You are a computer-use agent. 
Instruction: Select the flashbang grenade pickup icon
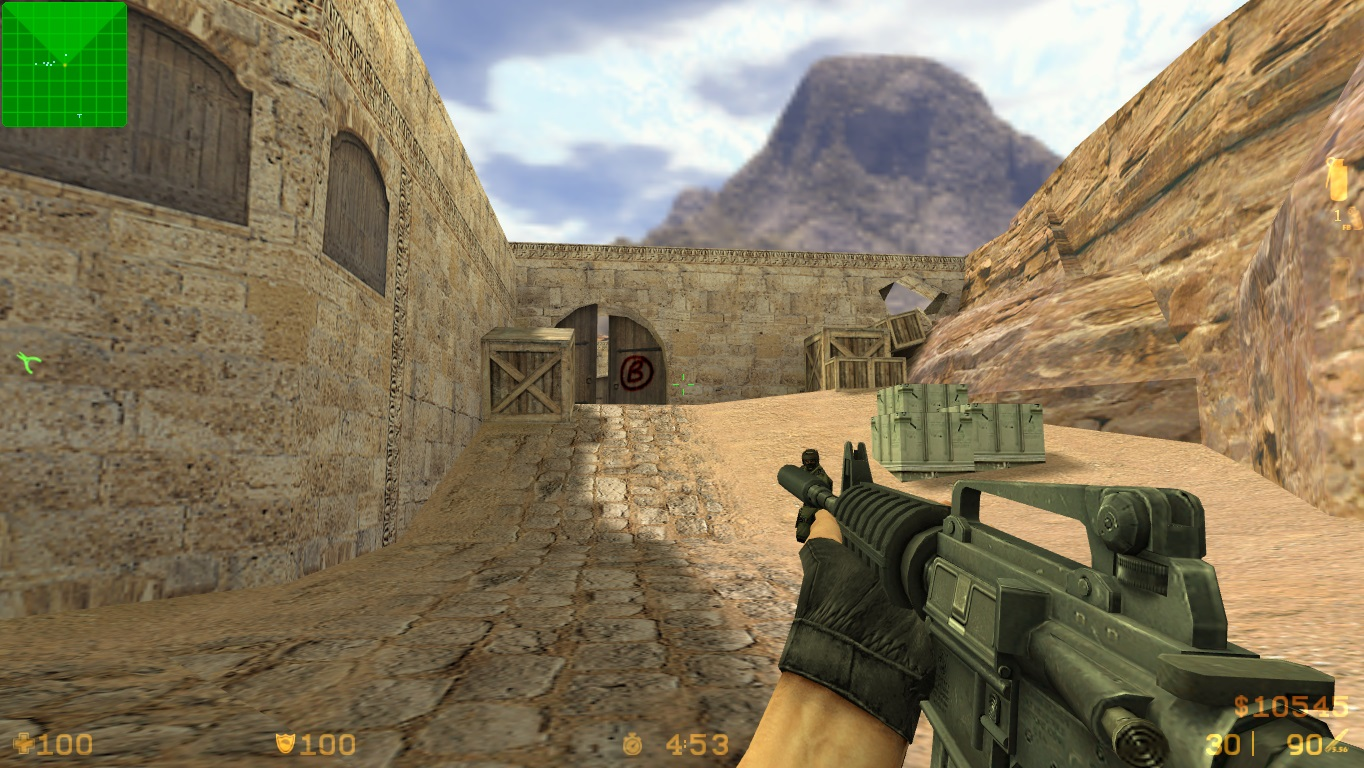(x=1336, y=181)
